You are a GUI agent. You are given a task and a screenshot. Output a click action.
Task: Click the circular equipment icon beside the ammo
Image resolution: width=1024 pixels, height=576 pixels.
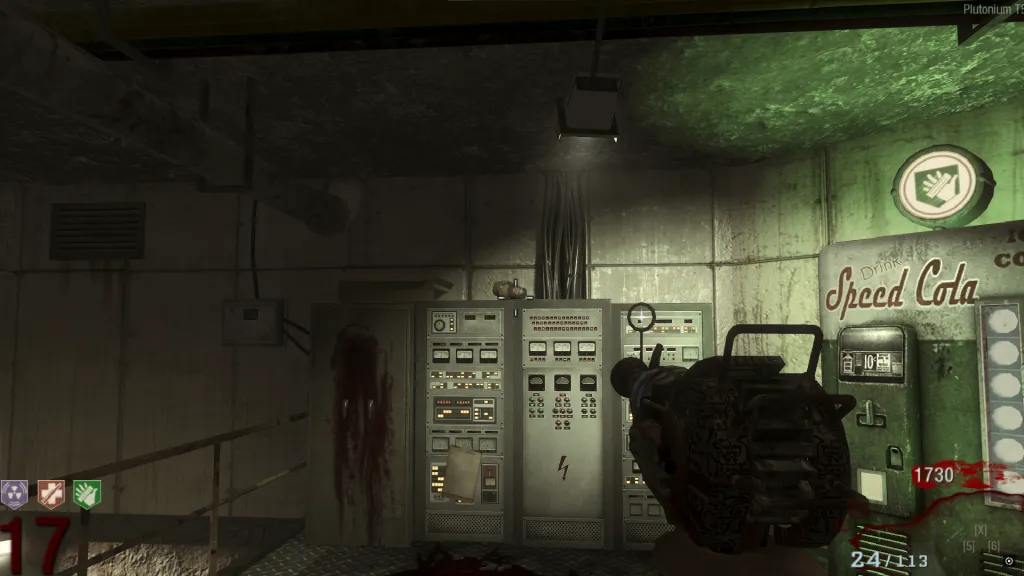coord(1008,561)
